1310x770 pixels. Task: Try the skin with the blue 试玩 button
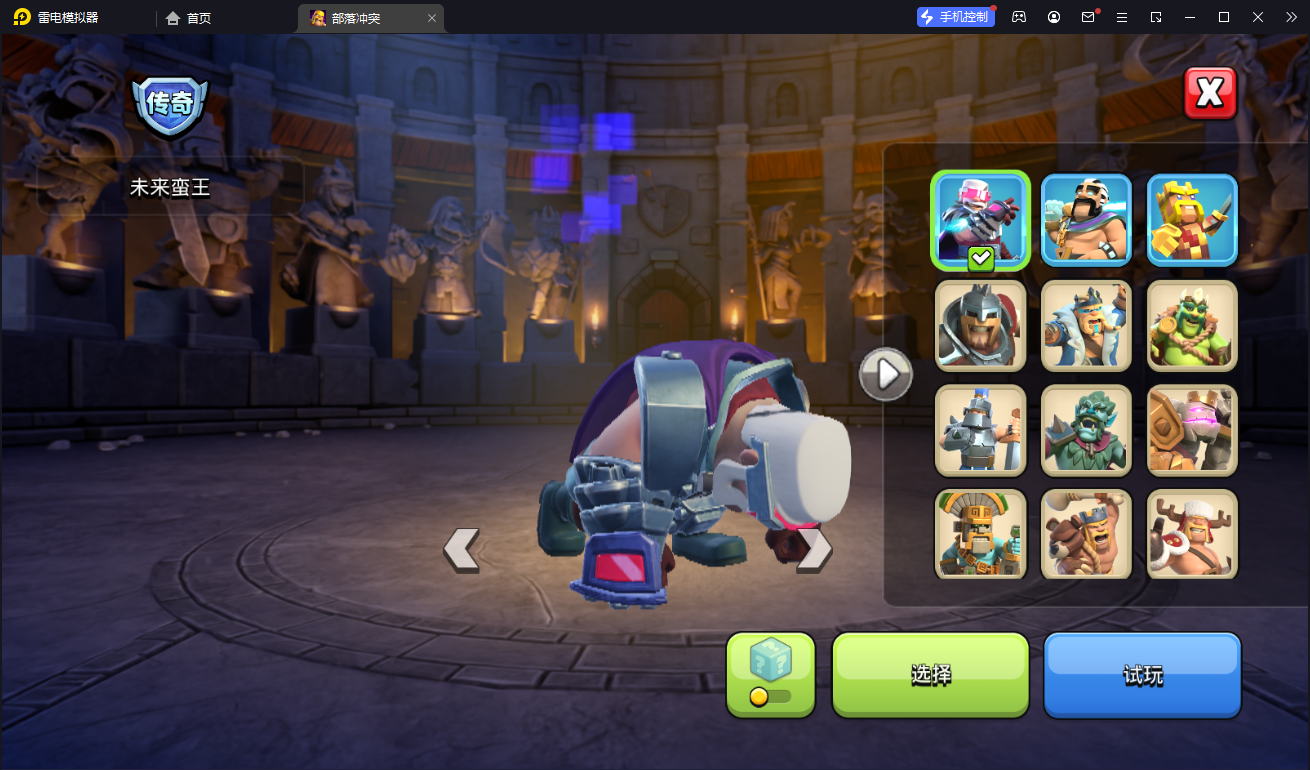[x=1142, y=675]
